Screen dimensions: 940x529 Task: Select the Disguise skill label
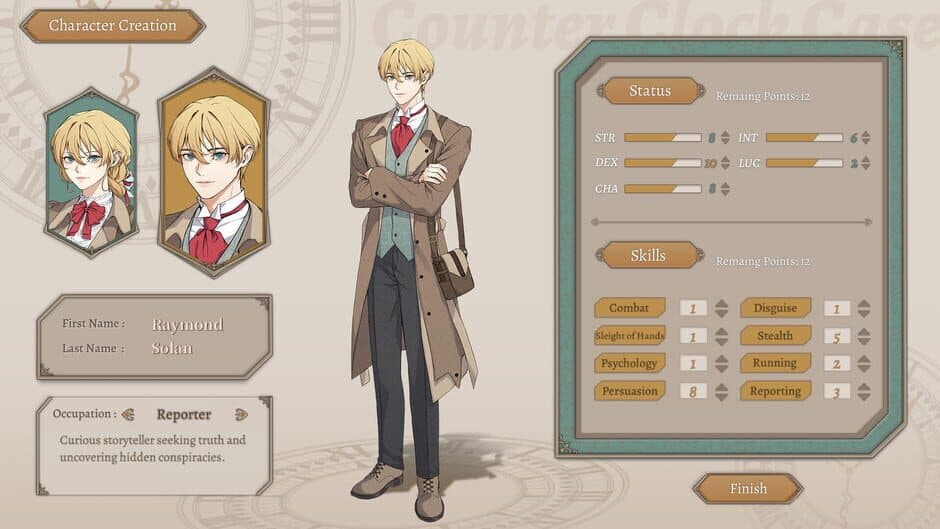pyautogui.click(x=775, y=308)
